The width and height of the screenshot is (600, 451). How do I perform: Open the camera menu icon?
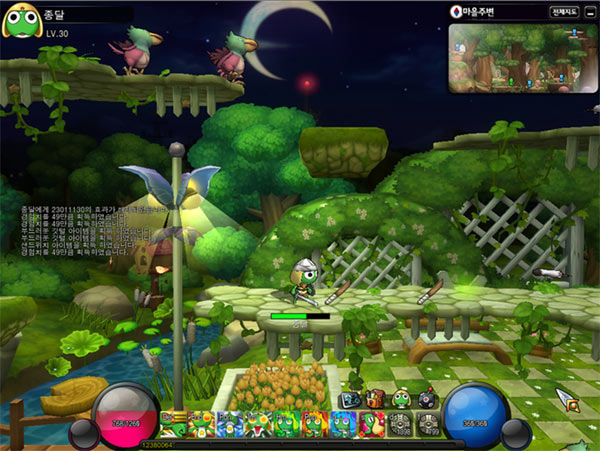click(349, 399)
